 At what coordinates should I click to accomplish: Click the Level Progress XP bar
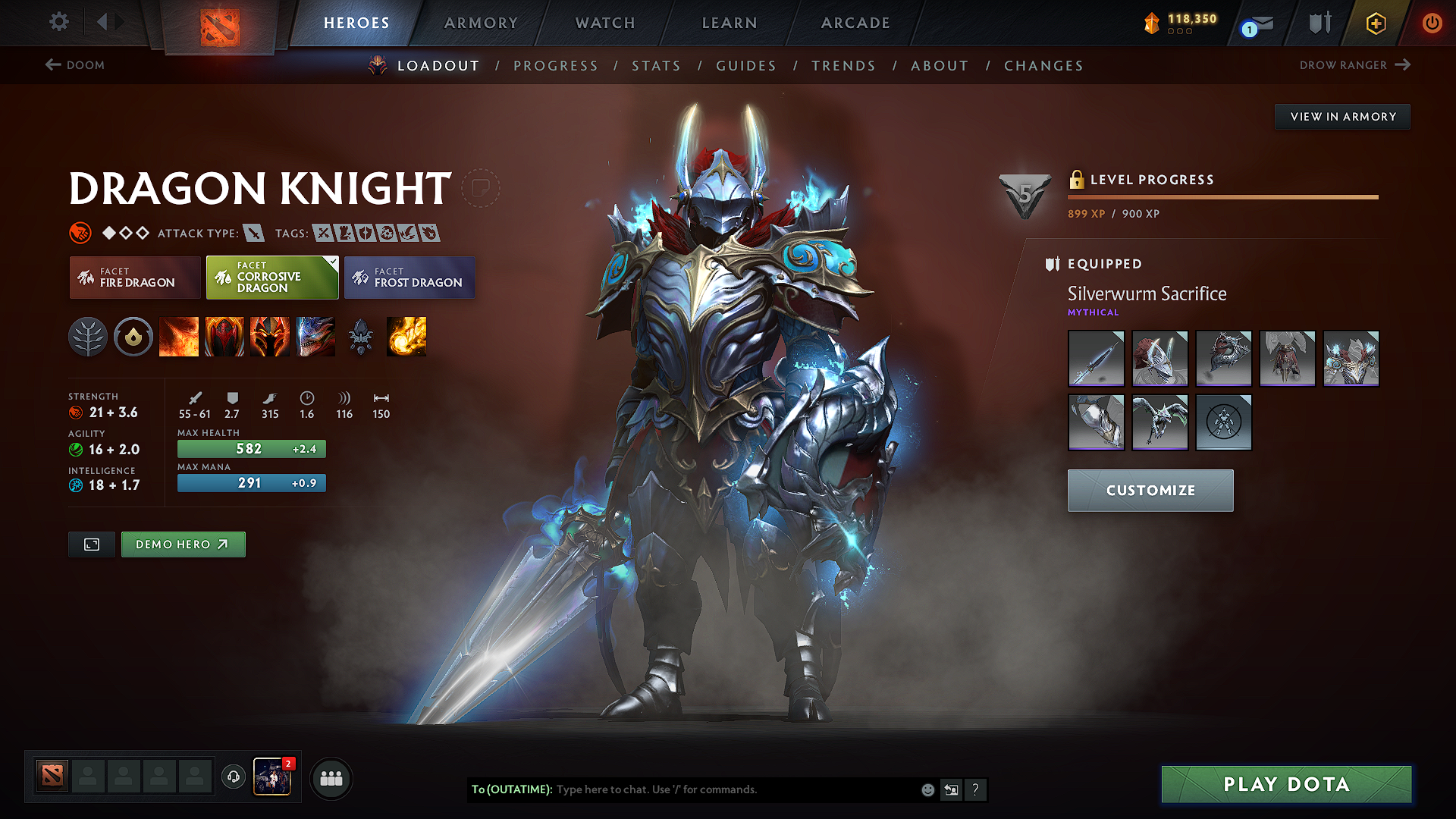1222,196
